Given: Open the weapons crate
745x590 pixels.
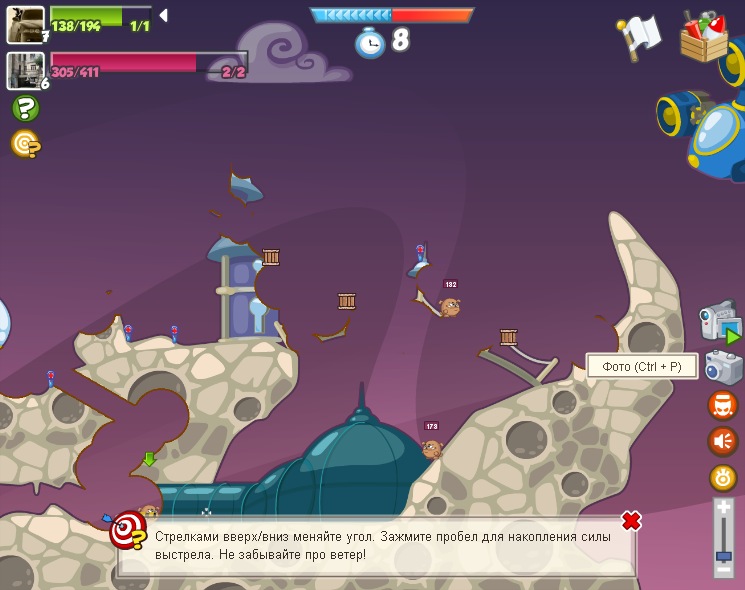Looking at the screenshot, I should 704,36.
